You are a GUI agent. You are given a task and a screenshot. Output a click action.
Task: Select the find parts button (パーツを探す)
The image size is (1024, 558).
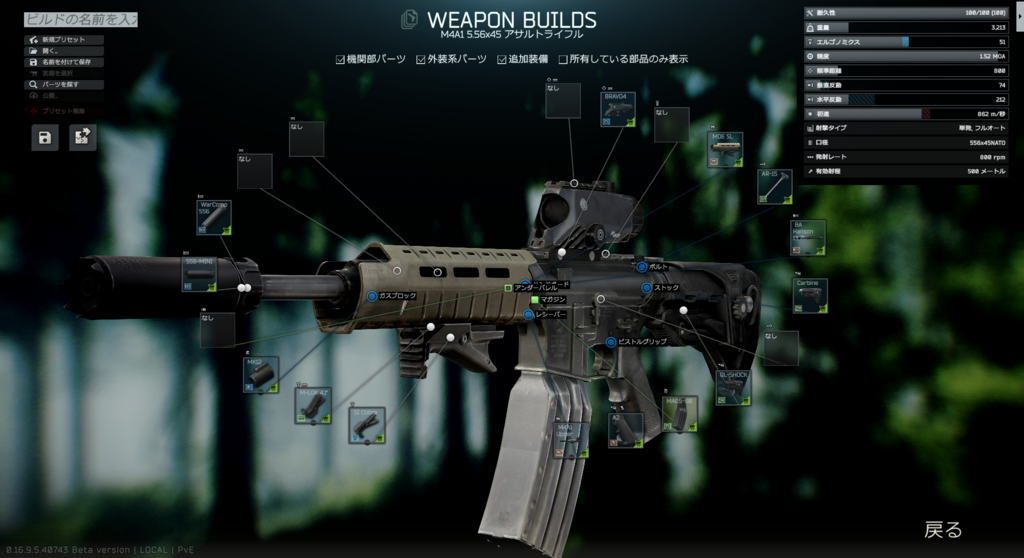(x=64, y=85)
